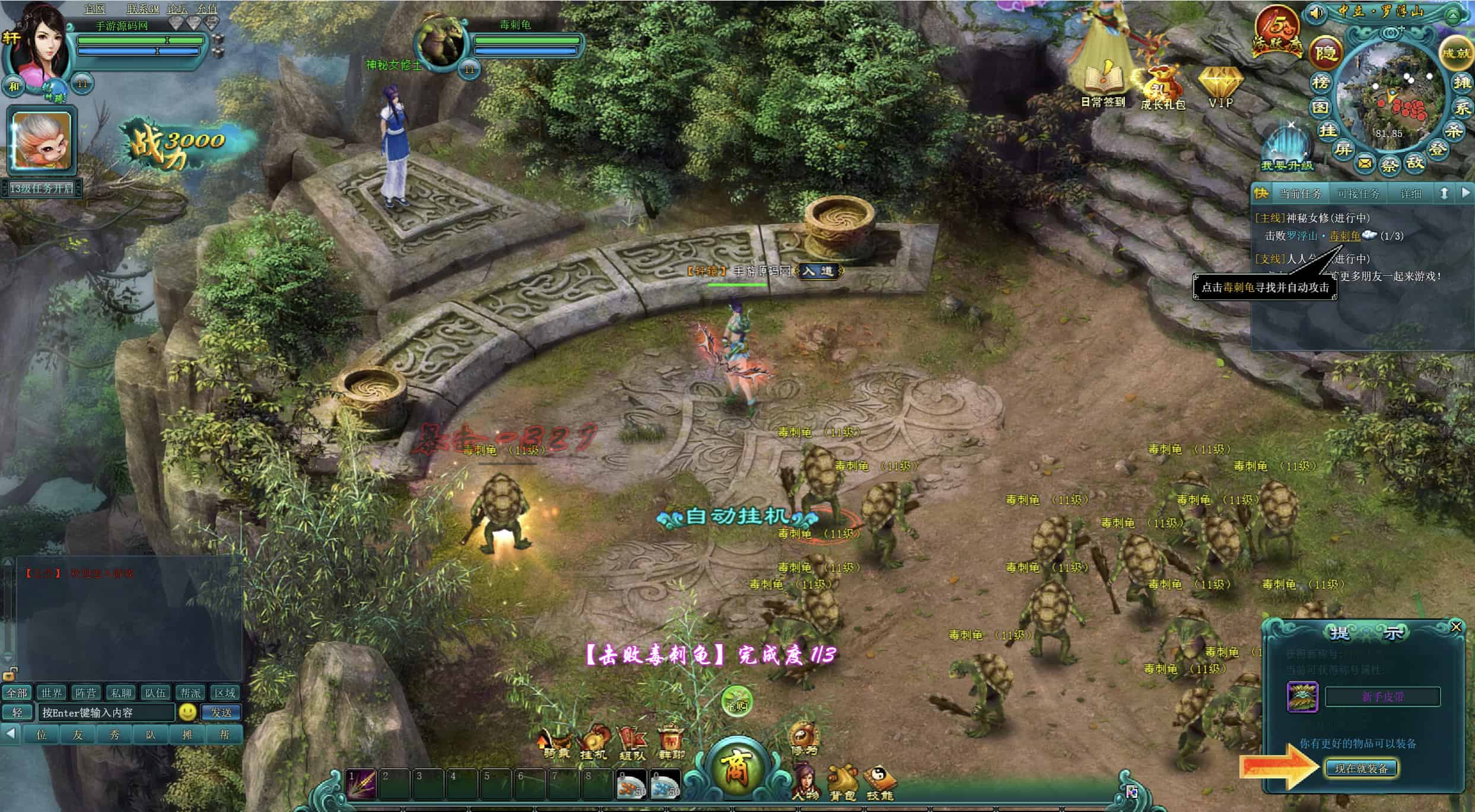The image size is (1475, 812).
Task: Click the 现在就装备 equip-now button
Action: [x=1361, y=769]
